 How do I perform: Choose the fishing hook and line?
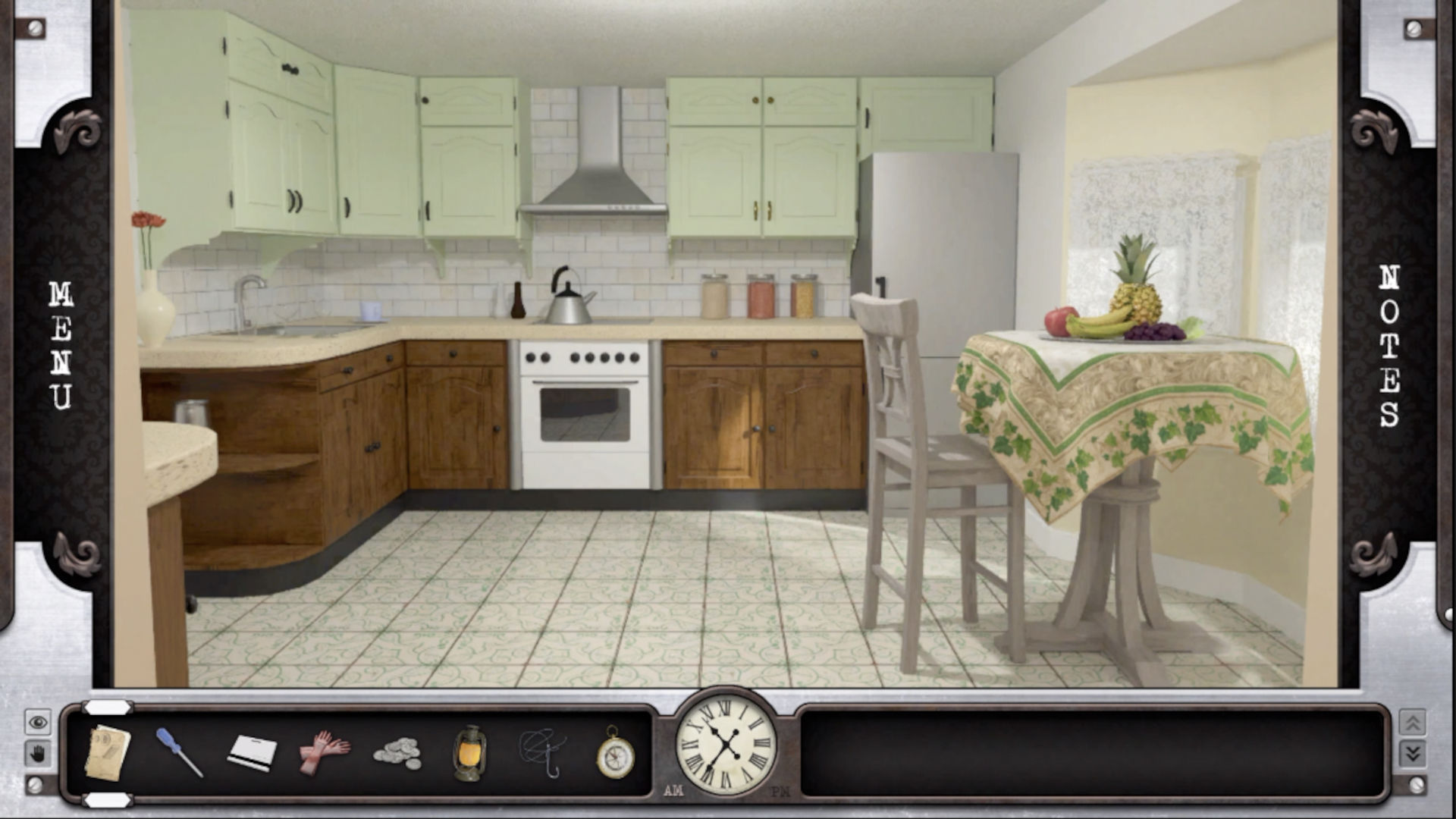tap(542, 752)
